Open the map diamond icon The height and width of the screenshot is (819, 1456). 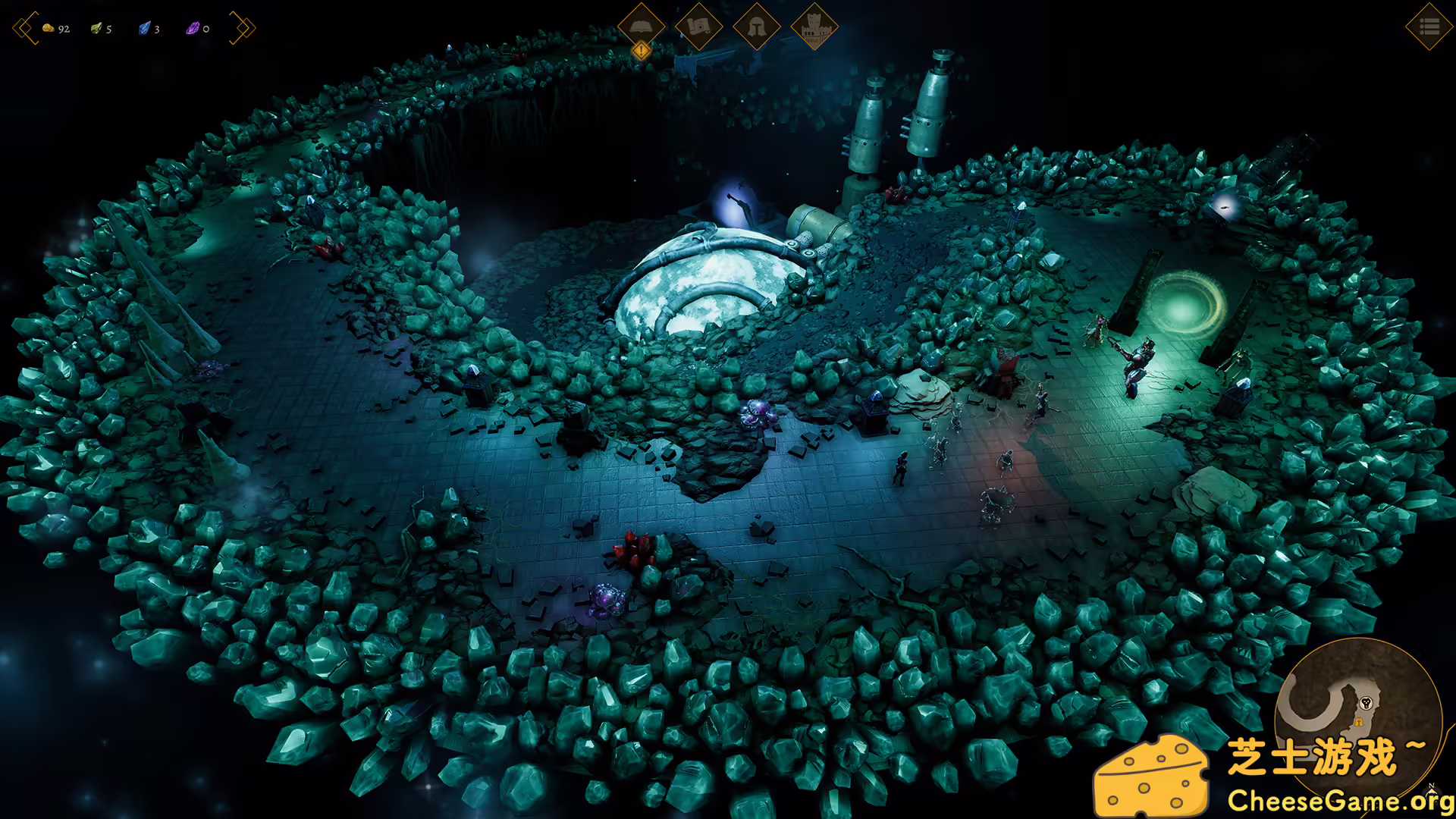699,27
